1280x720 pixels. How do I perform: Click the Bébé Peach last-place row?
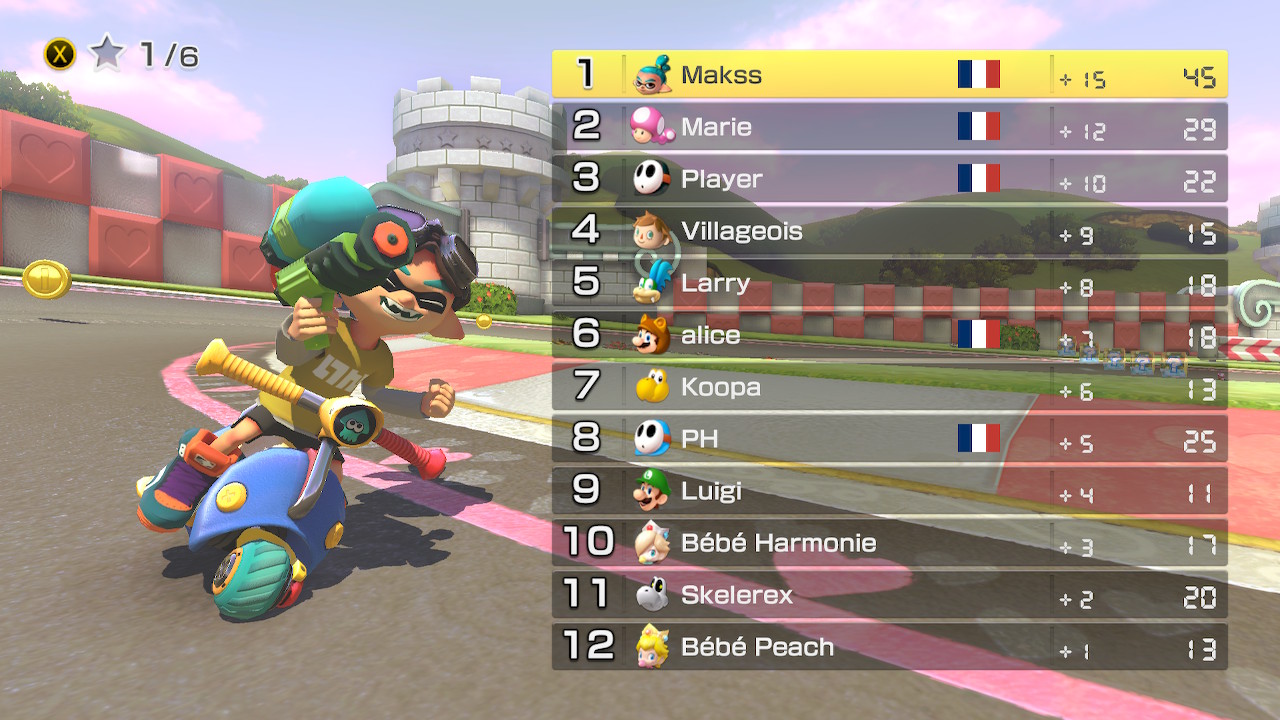pos(889,647)
